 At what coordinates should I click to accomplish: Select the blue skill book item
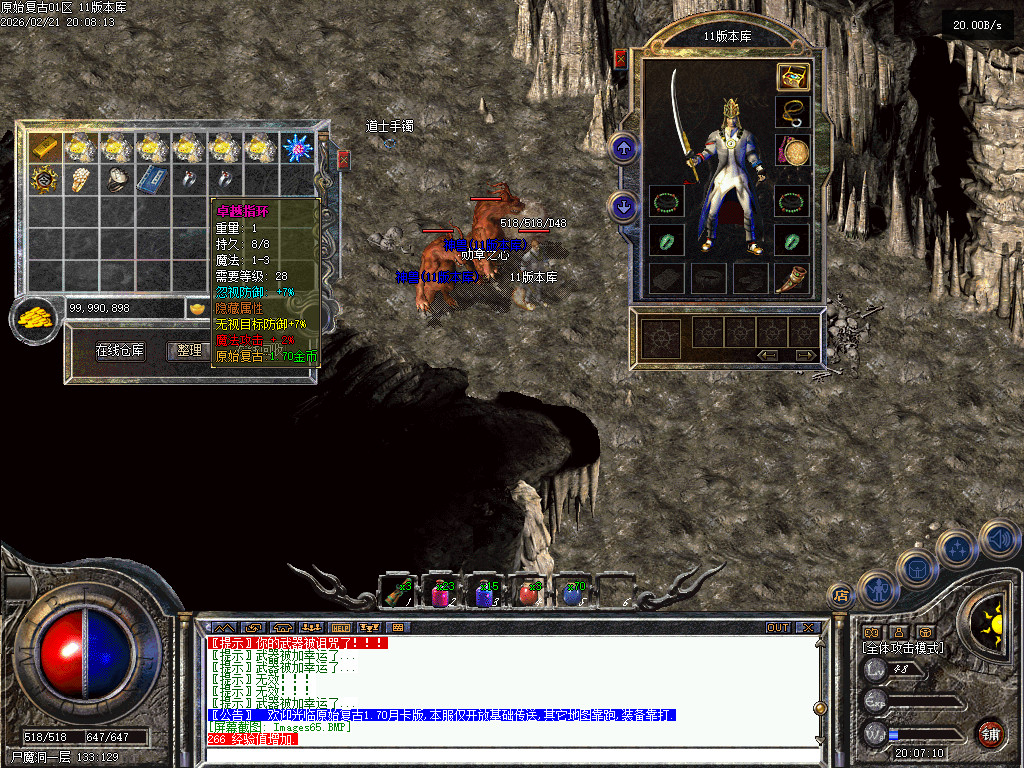click(x=152, y=180)
